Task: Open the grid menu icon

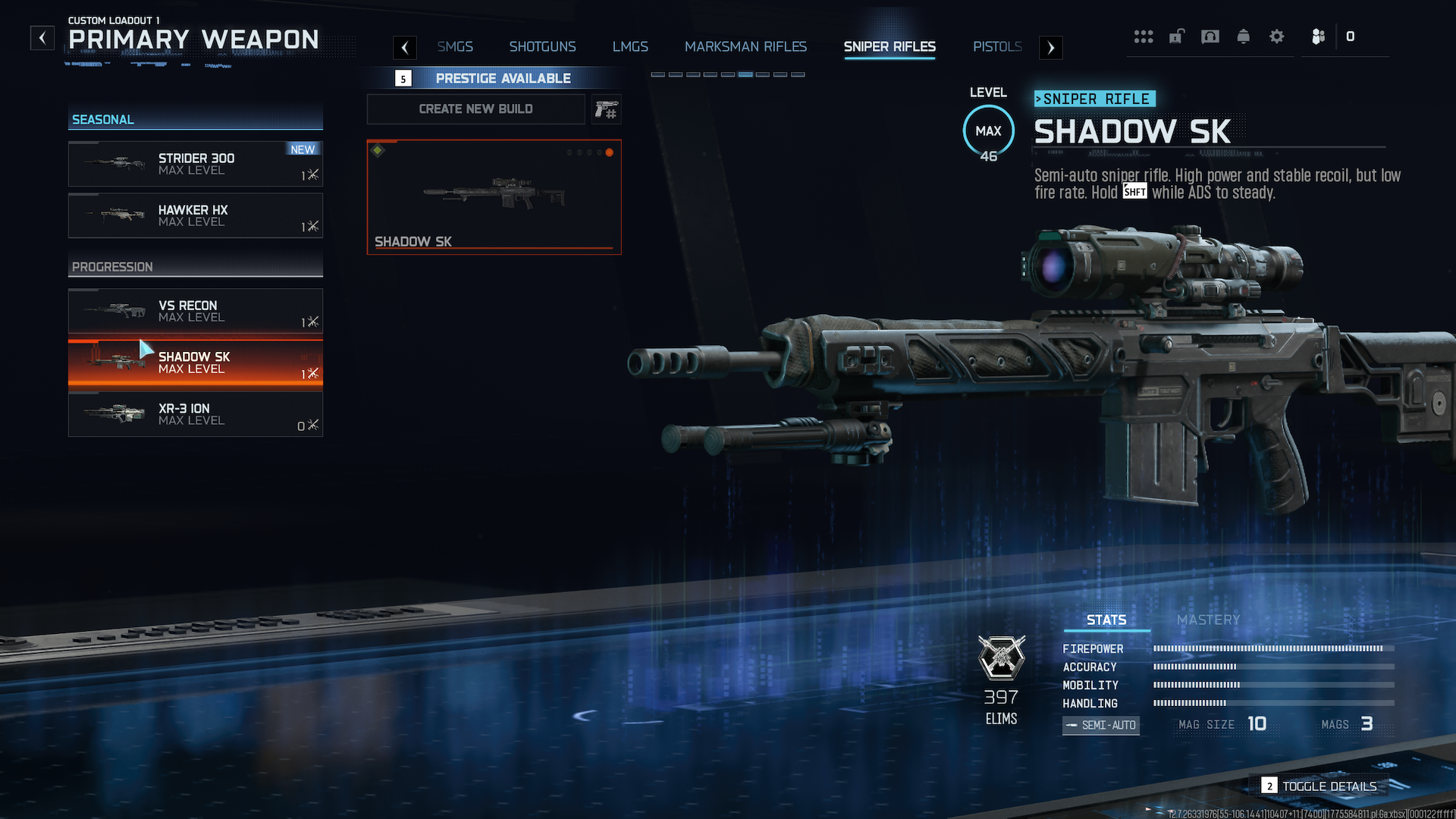Action: point(1144,36)
